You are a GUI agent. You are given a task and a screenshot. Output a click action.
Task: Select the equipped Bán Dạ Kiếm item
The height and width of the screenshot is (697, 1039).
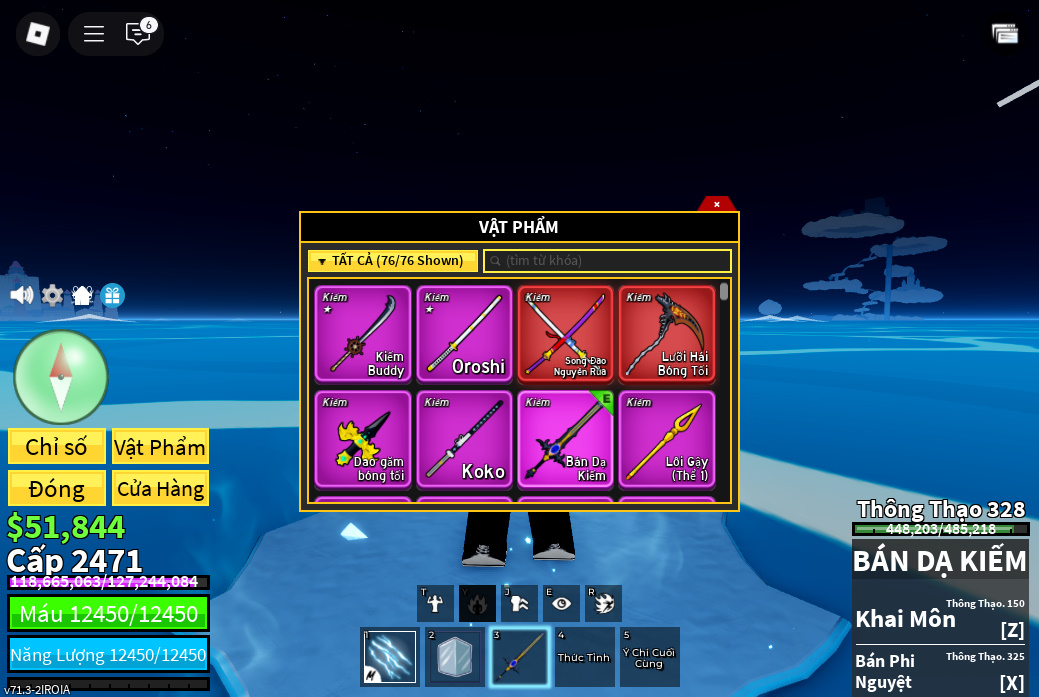tap(565, 439)
